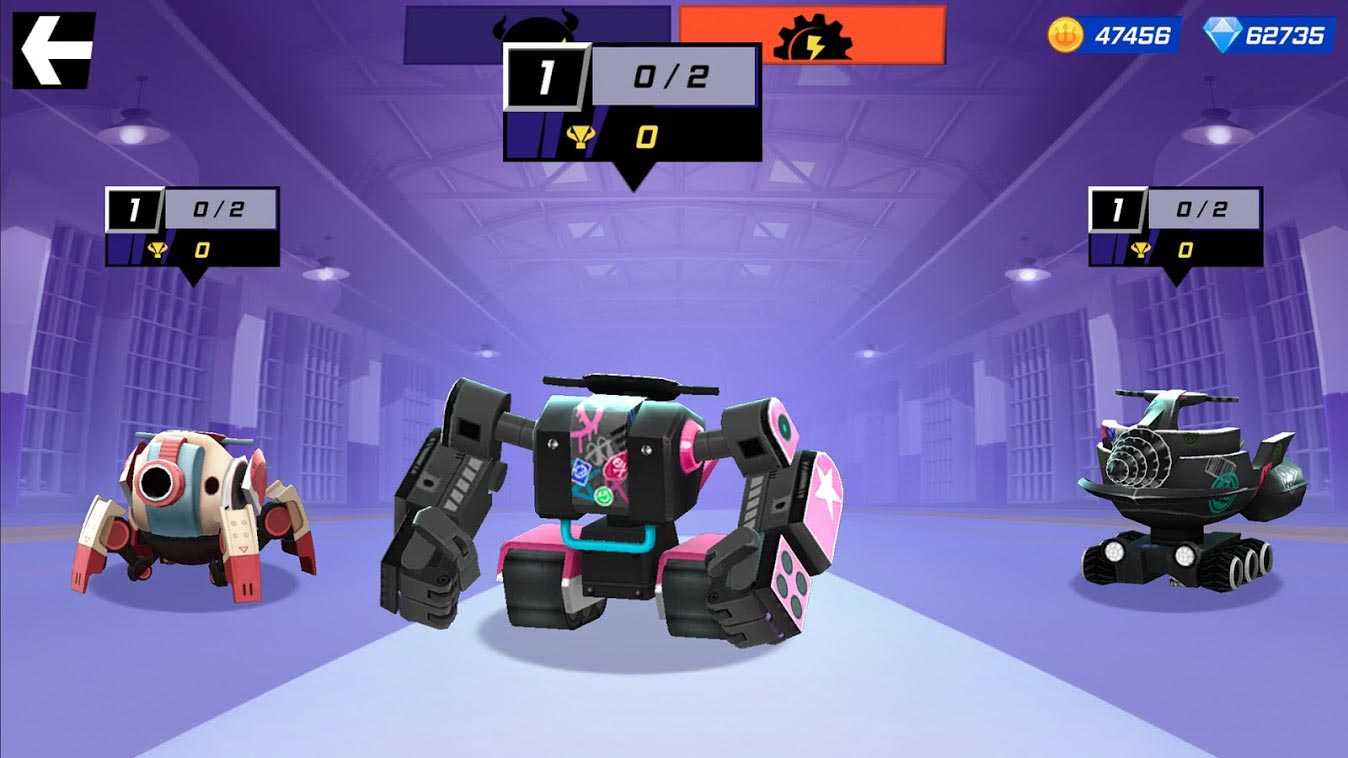
Task: Open the gold coin currency counter
Action: [1112, 36]
